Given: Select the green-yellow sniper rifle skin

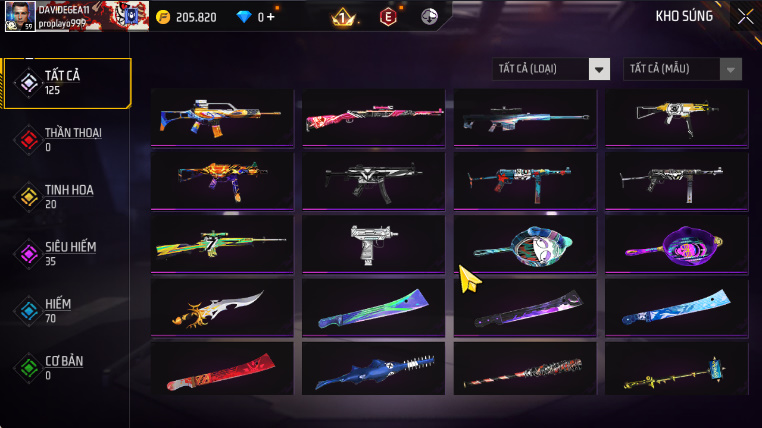Looking at the screenshot, I should coord(222,243).
